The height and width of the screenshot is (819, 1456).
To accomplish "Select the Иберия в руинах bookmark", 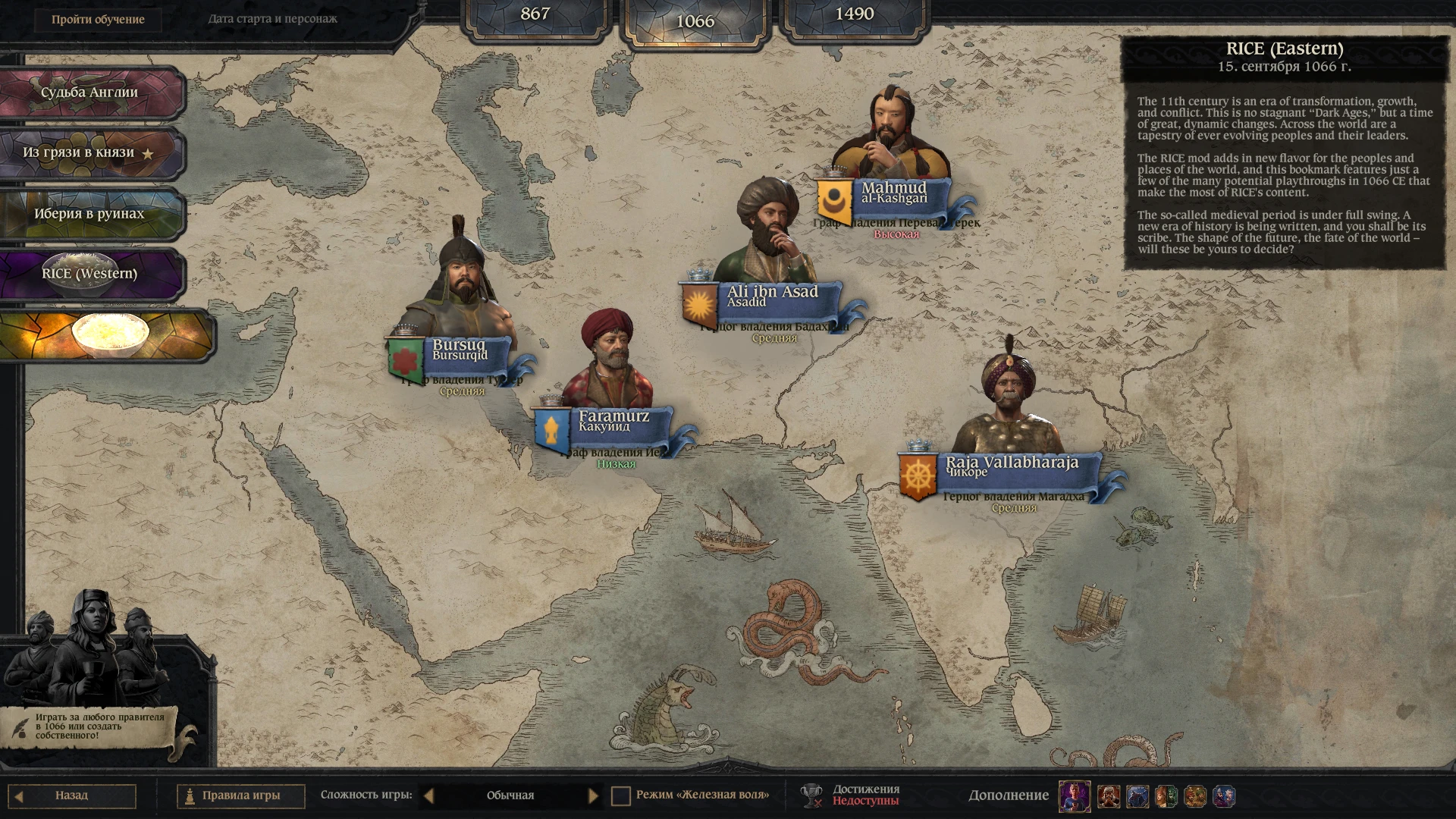I will (87, 213).
